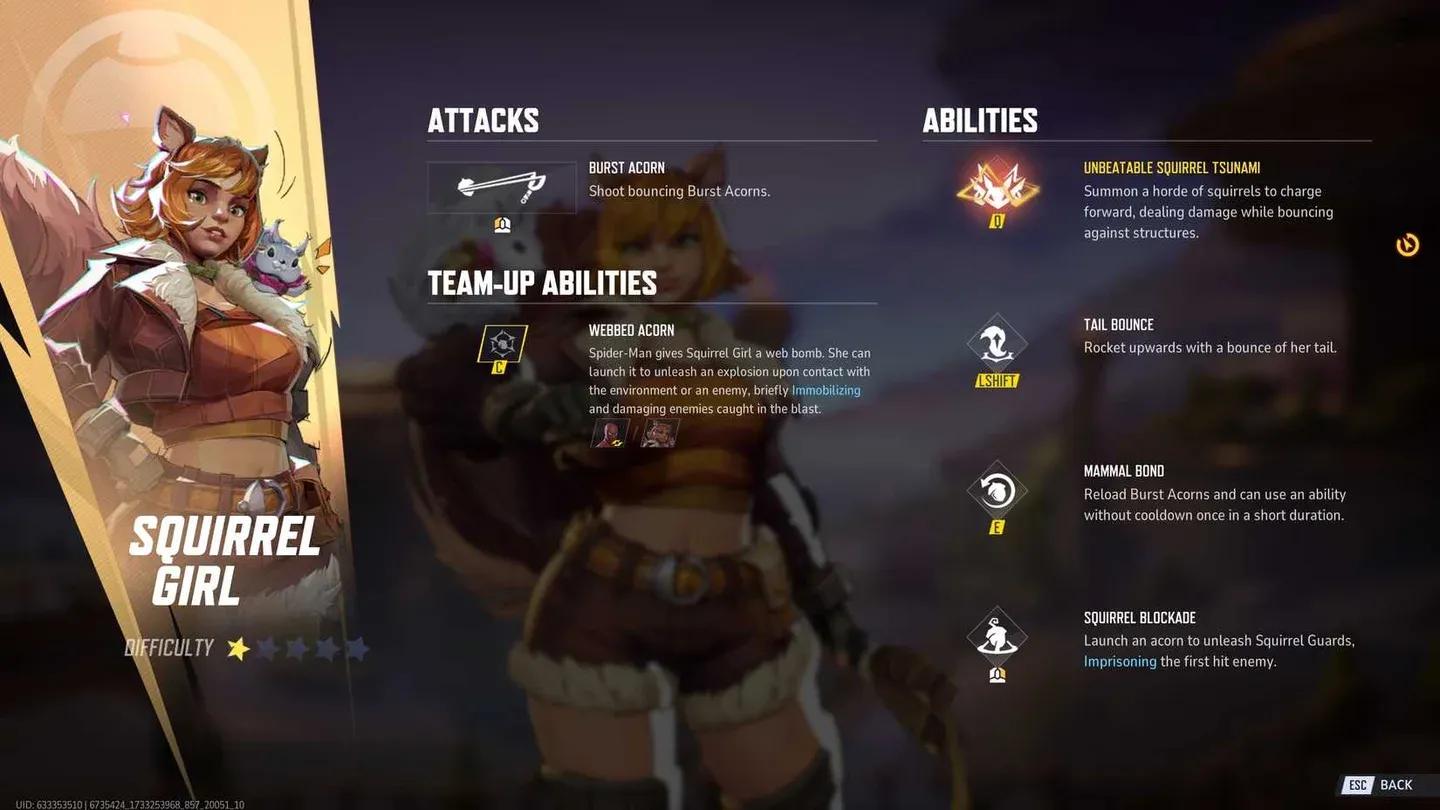Click the Q keybind badge on the ultimate
This screenshot has height=810, width=1440.
(x=996, y=220)
